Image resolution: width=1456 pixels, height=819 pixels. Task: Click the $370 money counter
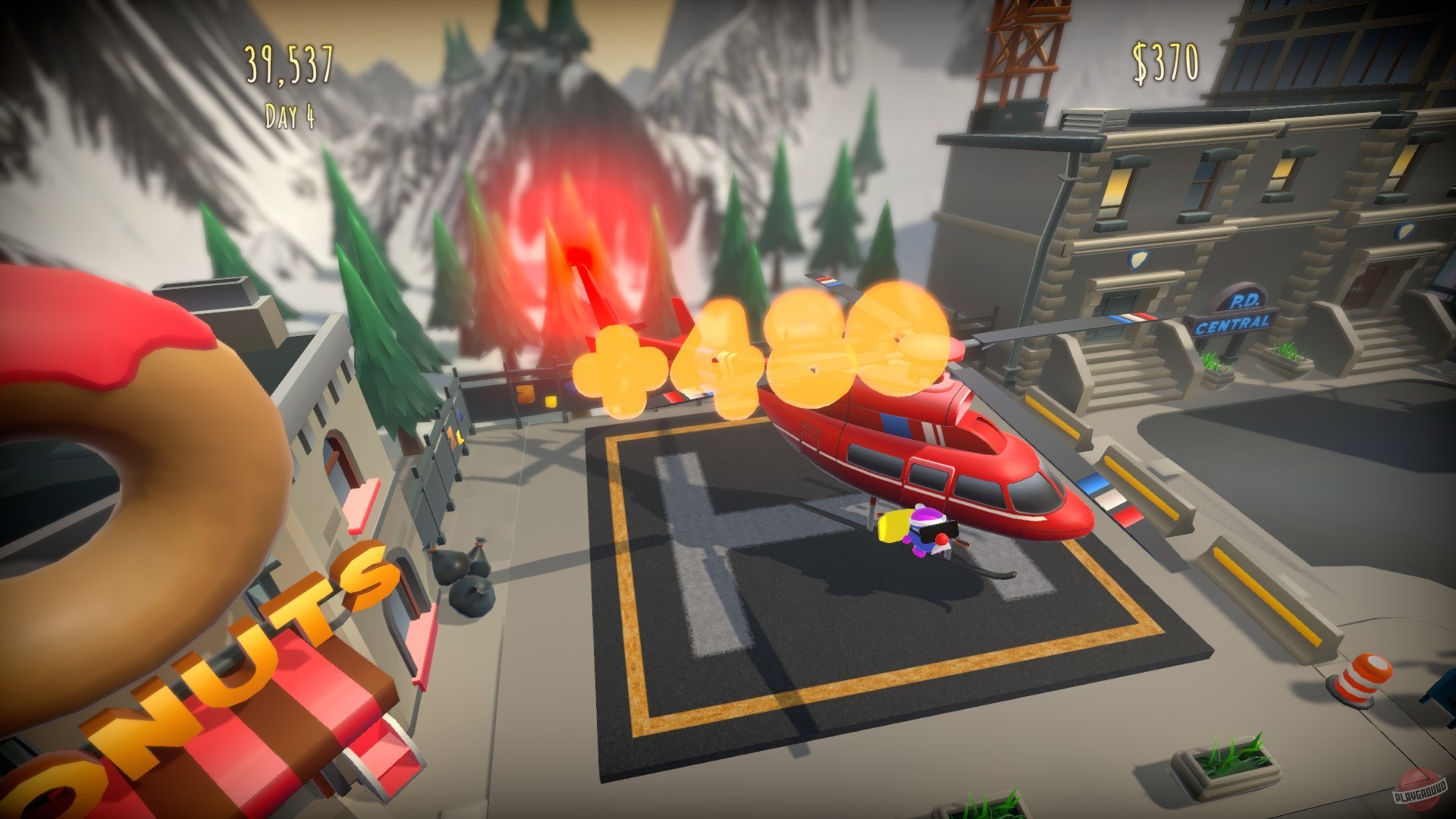coord(1166,61)
